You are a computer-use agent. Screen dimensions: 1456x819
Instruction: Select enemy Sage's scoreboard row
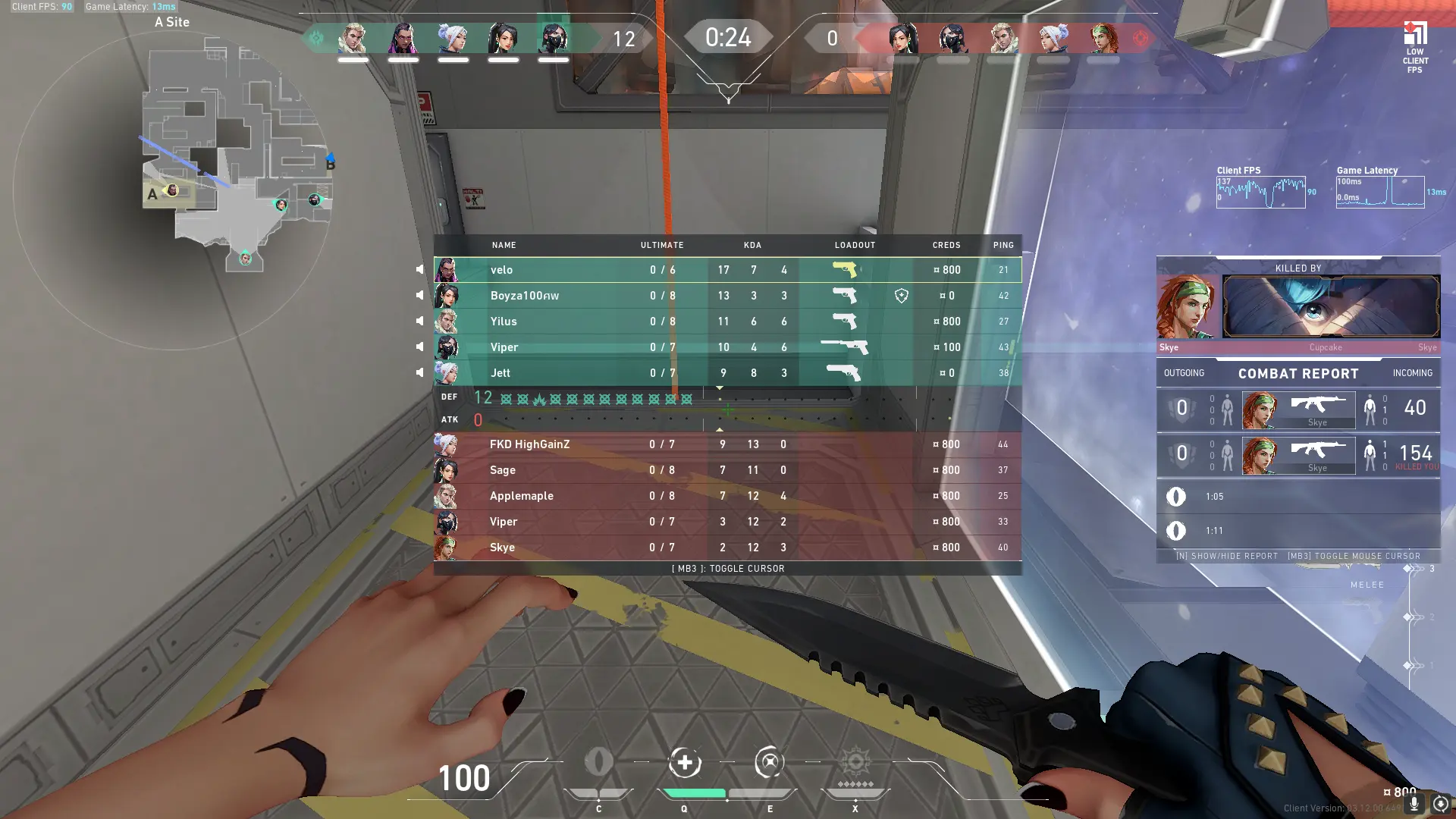(x=727, y=470)
